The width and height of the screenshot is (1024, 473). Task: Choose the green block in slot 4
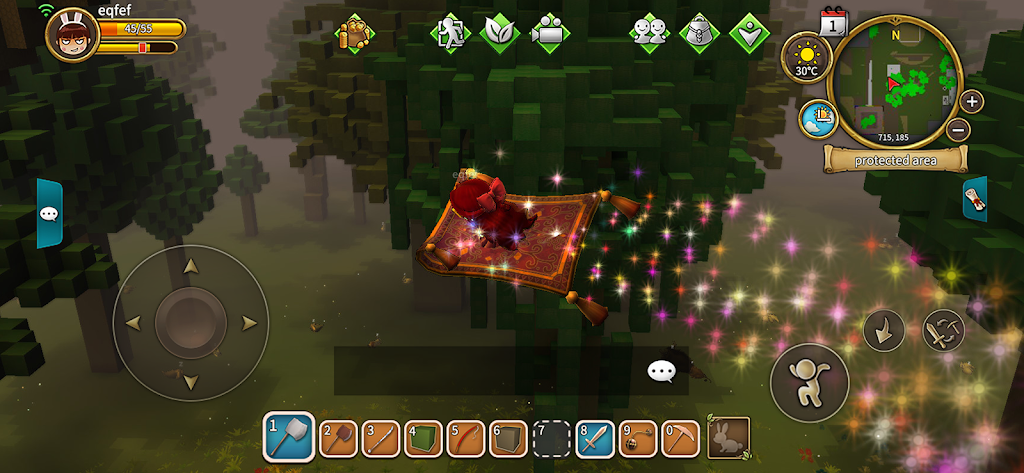(x=424, y=437)
